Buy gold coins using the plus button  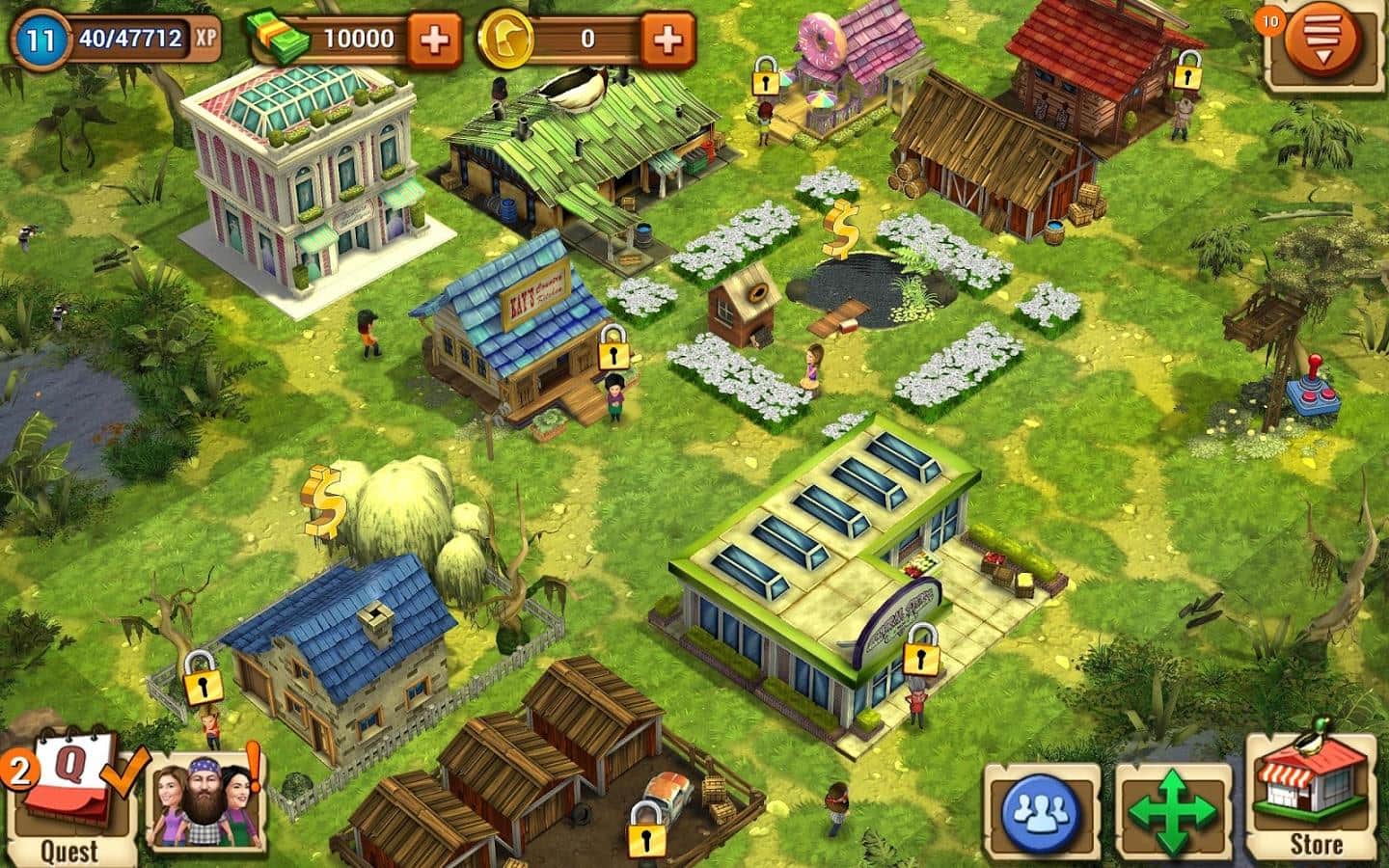[x=667, y=41]
